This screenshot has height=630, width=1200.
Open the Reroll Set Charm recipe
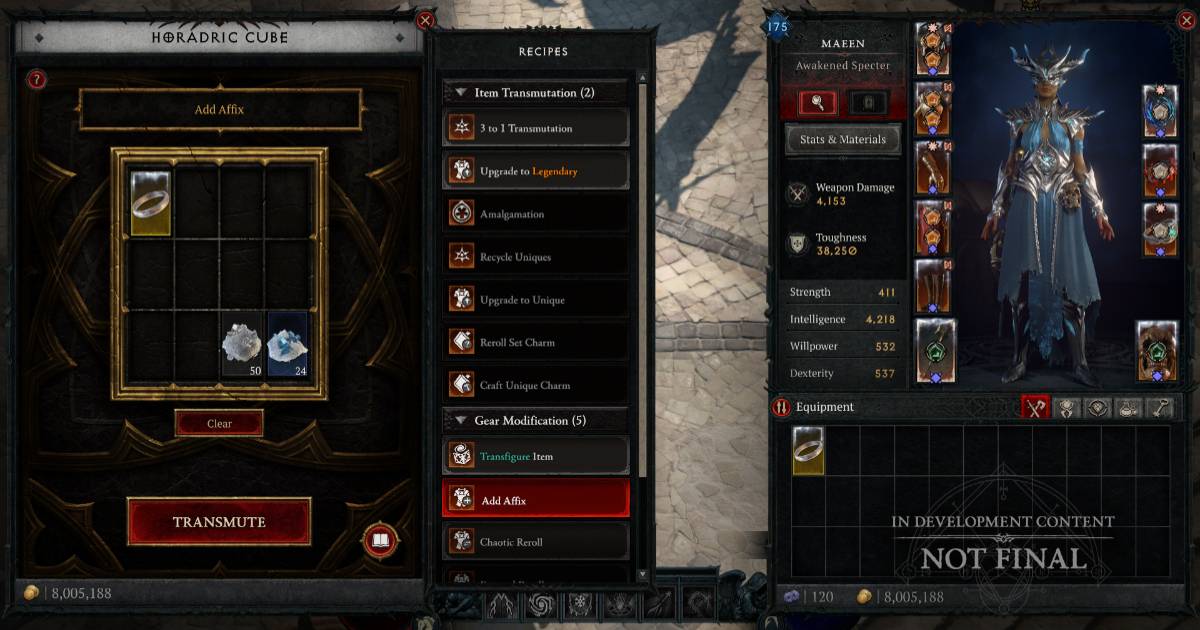click(x=536, y=342)
